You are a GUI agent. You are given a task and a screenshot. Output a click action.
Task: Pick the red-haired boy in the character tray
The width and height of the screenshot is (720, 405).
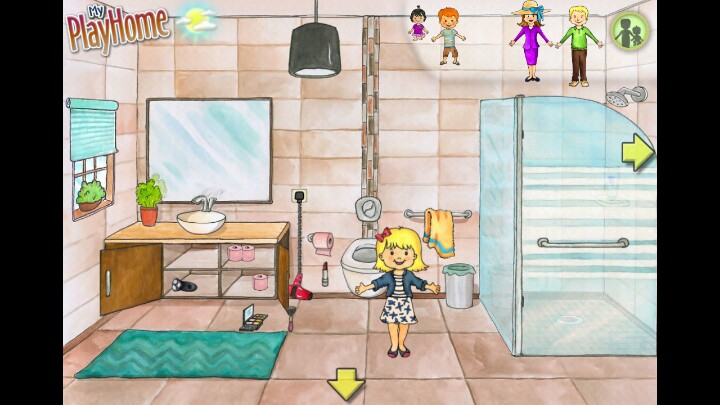[449, 37]
